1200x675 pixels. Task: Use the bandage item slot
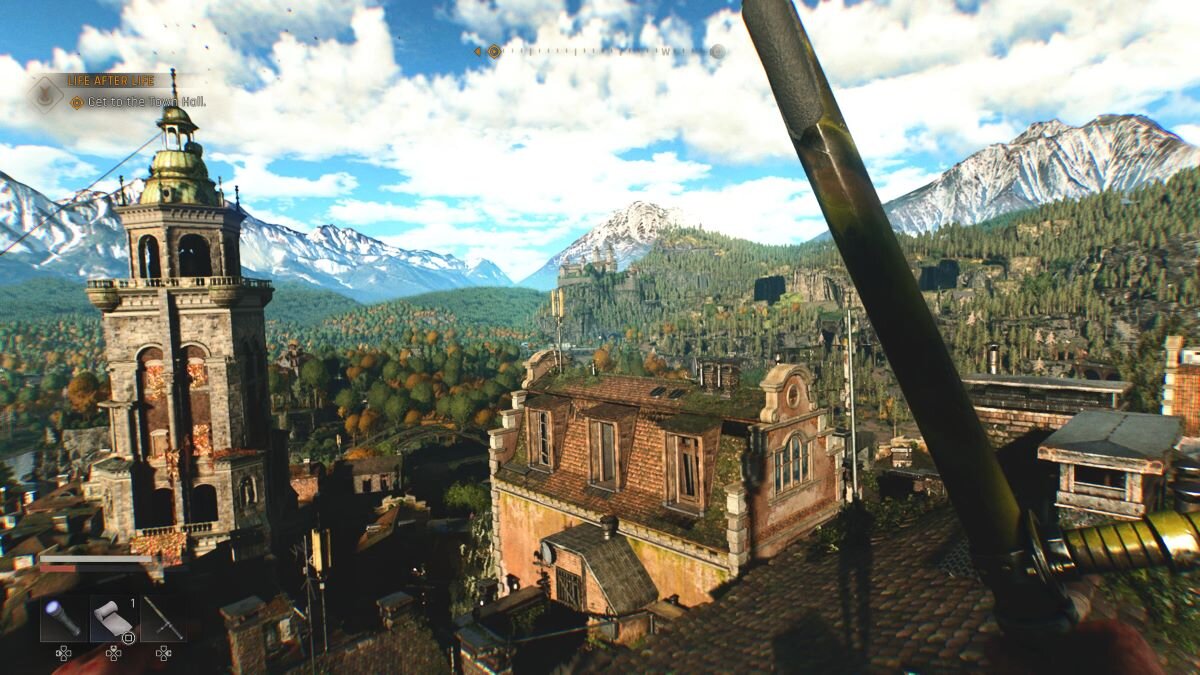click(x=113, y=618)
